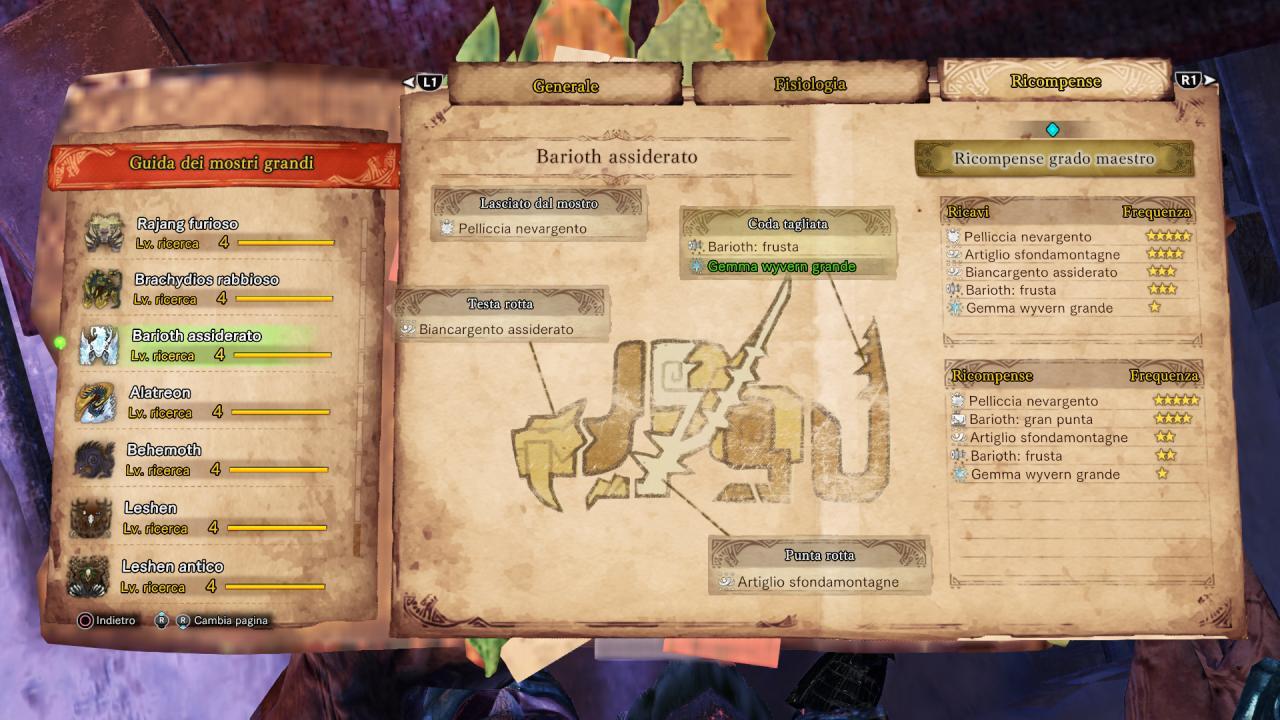Click Pelliccia nevargento under Lasciato dal mostro

click(x=522, y=229)
